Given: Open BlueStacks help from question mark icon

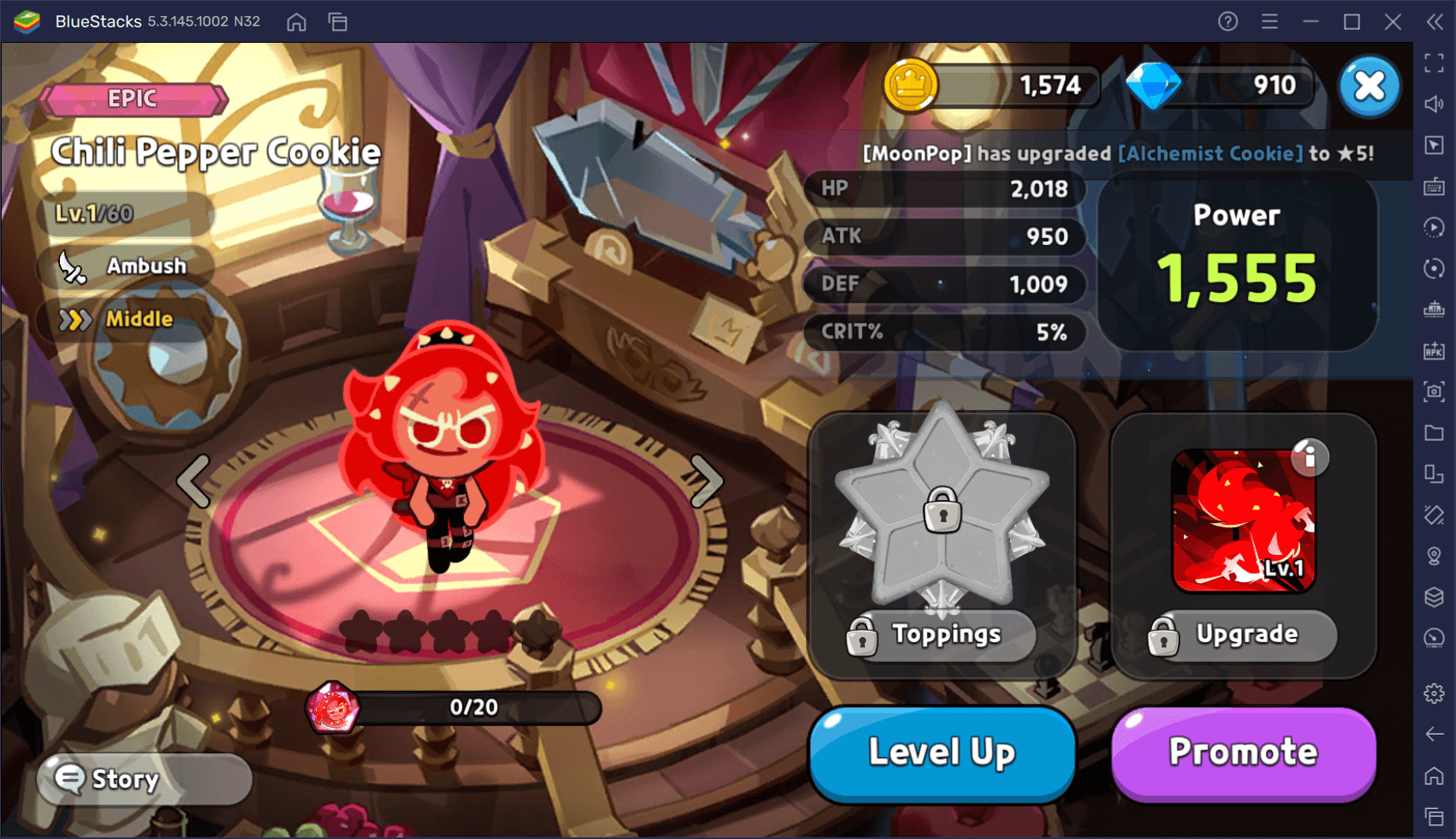Looking at the screenshot, I should click(1227, 21).
